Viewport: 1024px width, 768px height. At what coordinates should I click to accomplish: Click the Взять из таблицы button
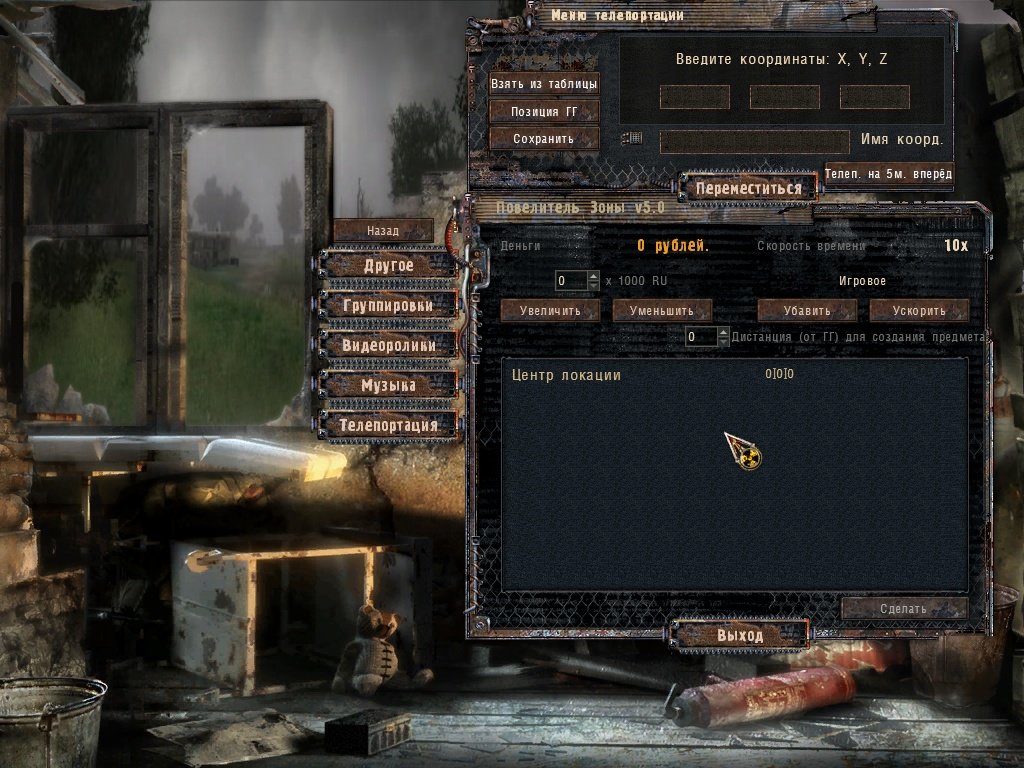tap(544, 84)
